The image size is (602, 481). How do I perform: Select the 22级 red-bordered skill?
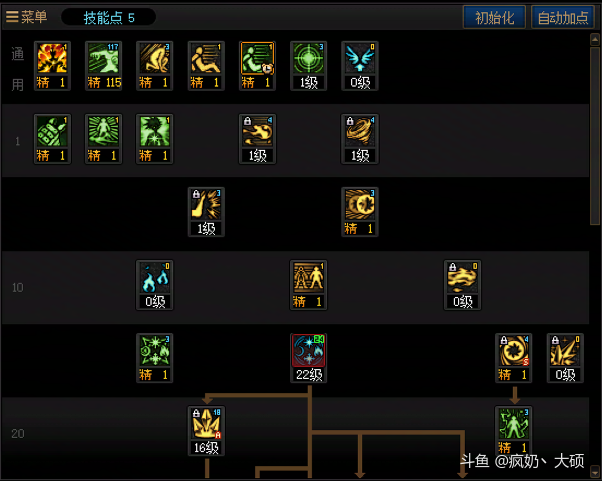(308, 354)
